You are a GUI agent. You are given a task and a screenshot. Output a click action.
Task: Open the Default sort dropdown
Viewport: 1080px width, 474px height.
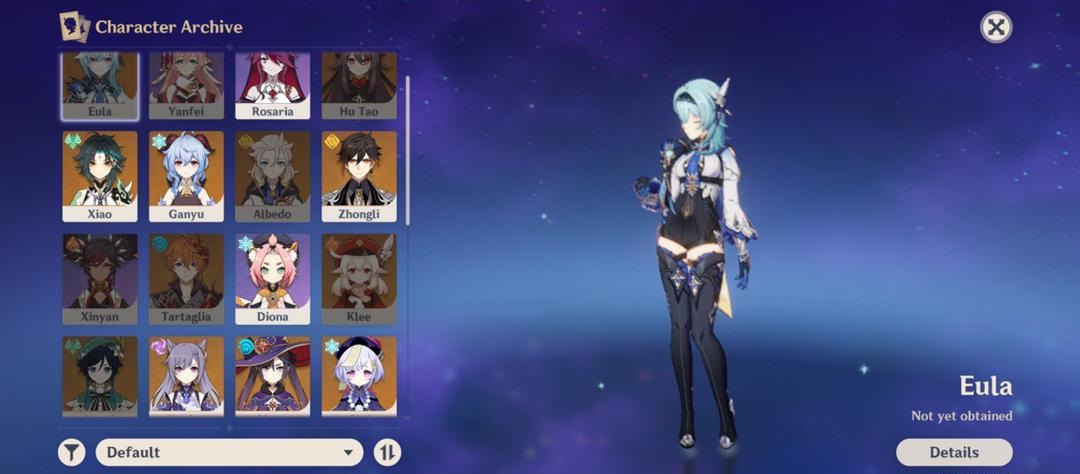(230, 452)
